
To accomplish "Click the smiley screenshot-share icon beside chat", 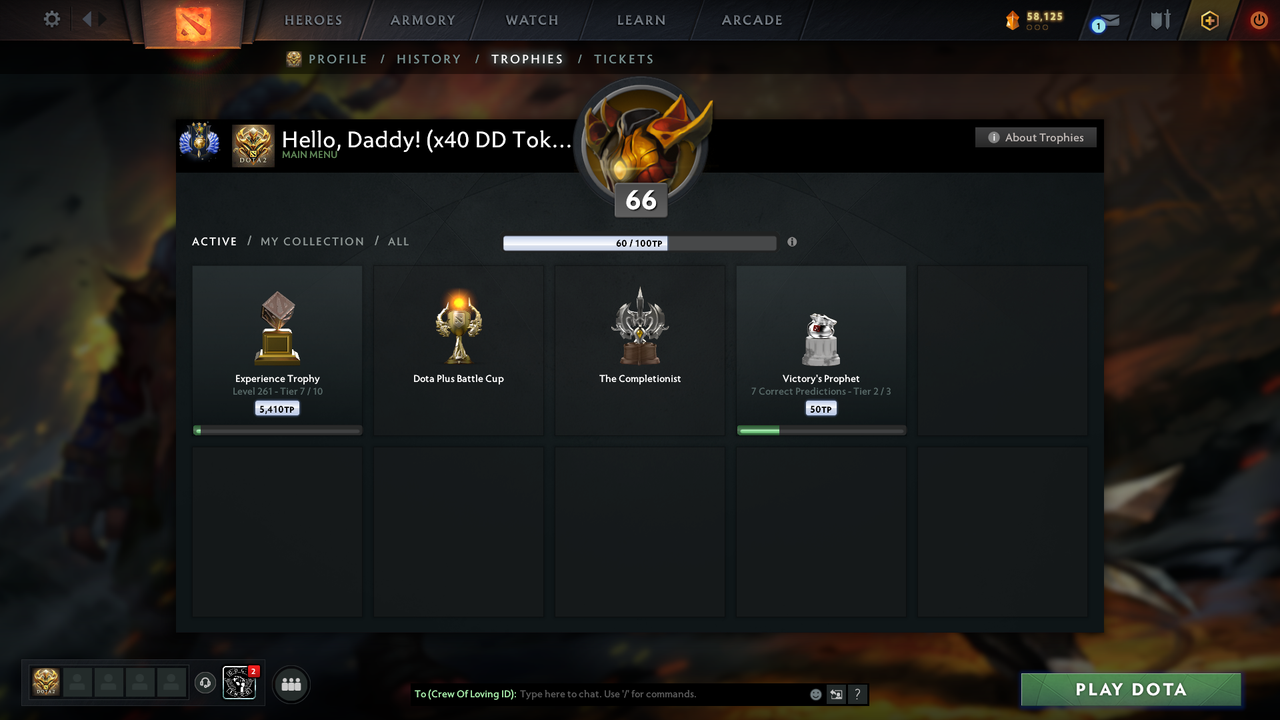I will pos(836,693).
